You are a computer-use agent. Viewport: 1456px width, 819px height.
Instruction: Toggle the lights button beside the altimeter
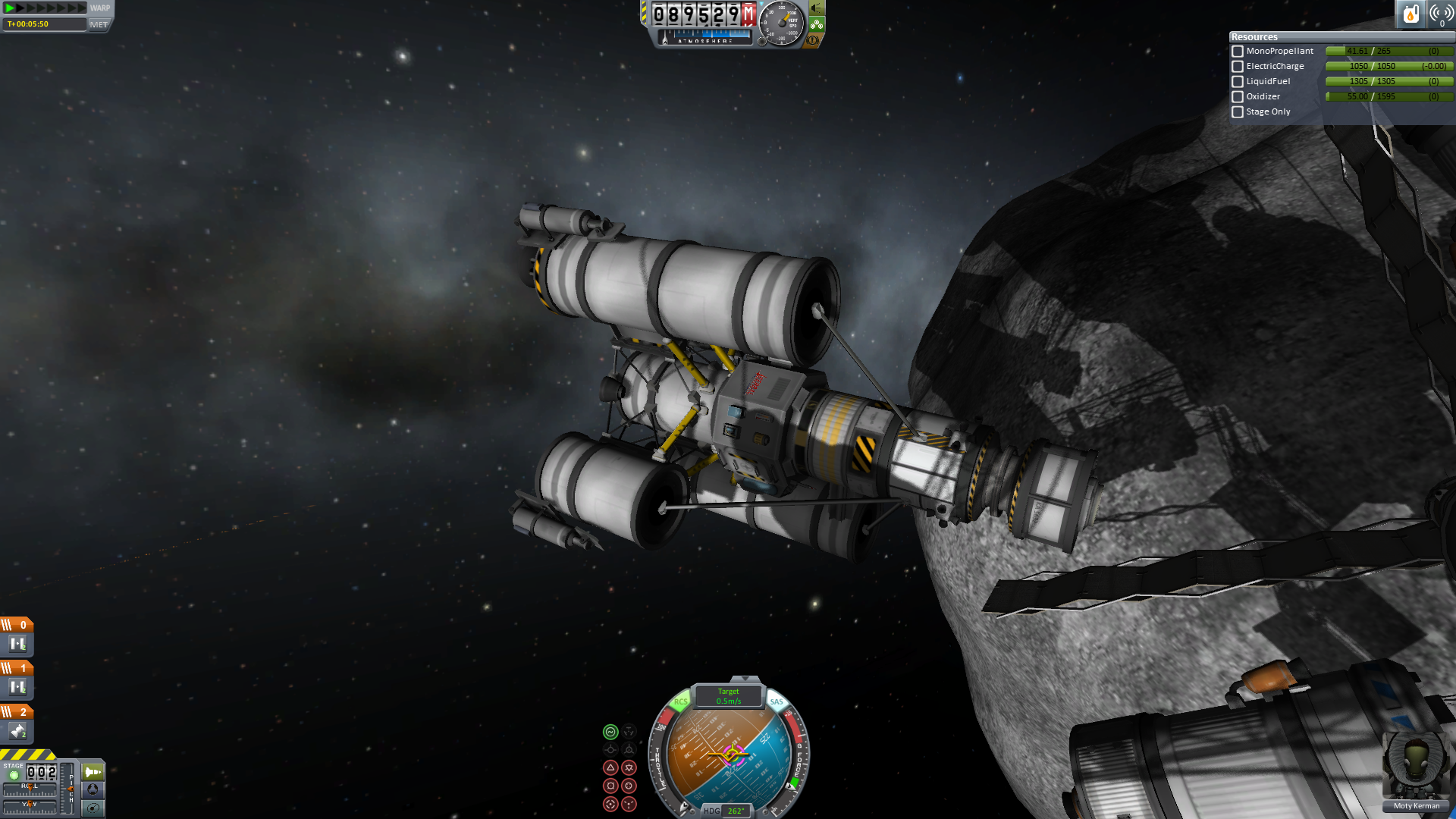(817, 8)
